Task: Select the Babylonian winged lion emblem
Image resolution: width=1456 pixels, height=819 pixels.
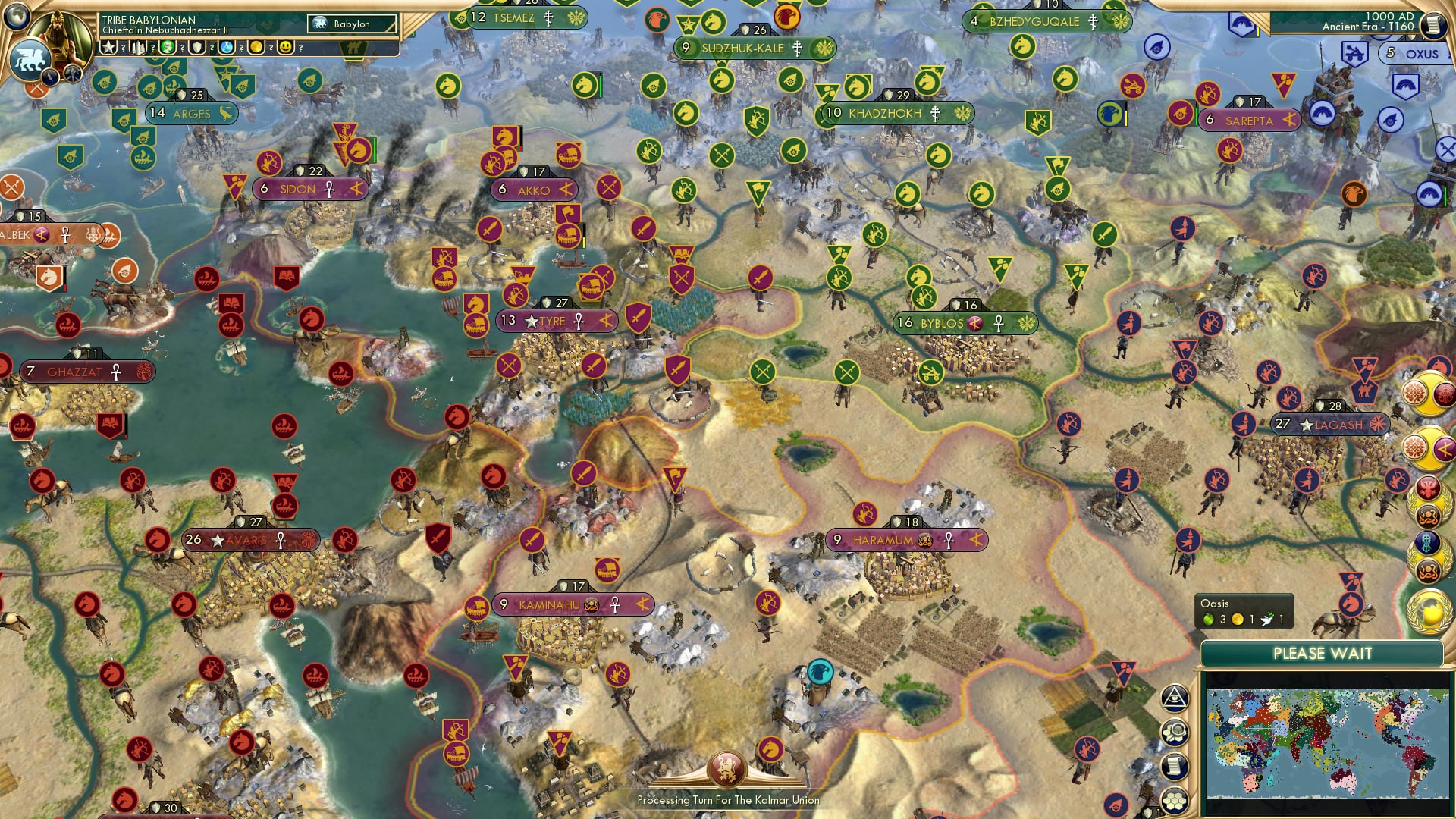Action: coord(30,58)
